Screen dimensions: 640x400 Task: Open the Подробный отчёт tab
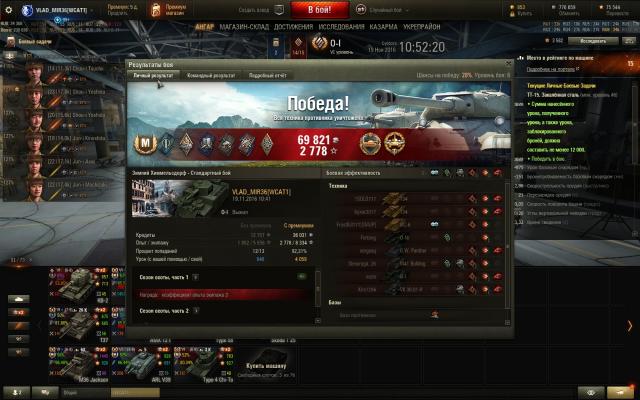tap(267, 75)
